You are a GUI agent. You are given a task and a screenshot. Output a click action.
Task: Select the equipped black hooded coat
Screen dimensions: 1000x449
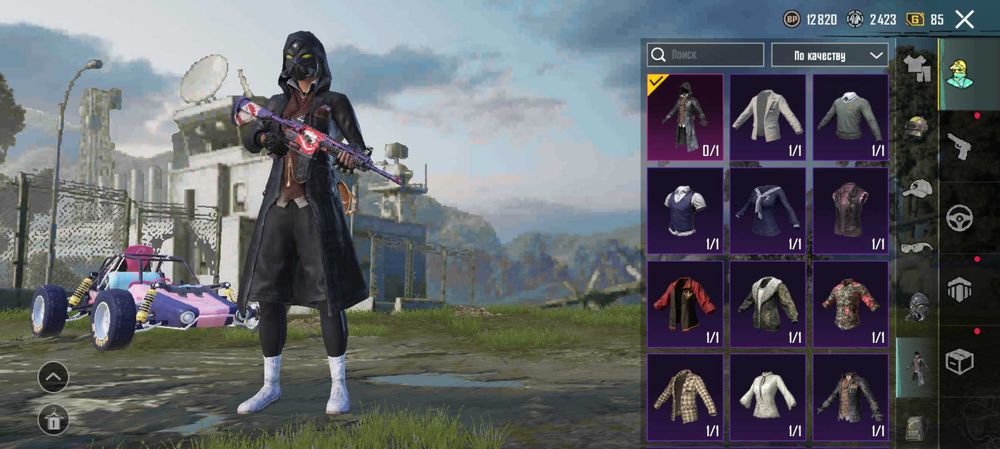click(685, 117)
